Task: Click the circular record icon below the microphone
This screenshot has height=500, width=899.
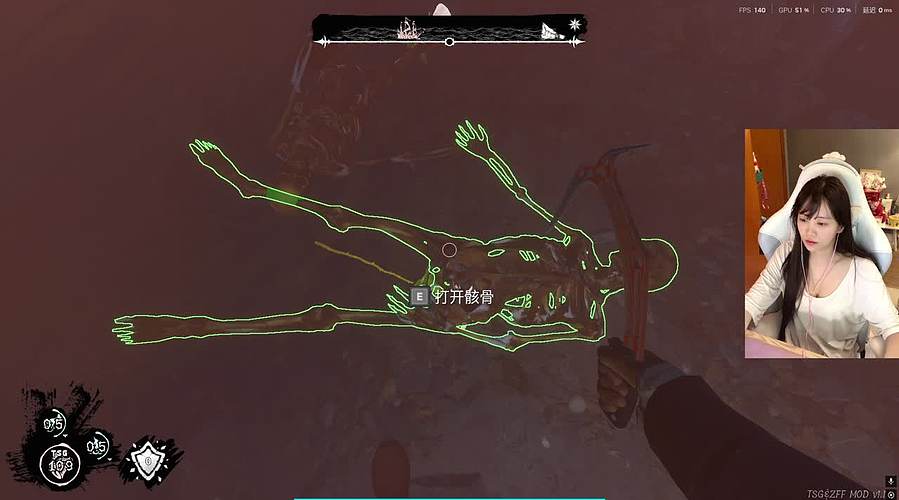Action: coord(890,494)
